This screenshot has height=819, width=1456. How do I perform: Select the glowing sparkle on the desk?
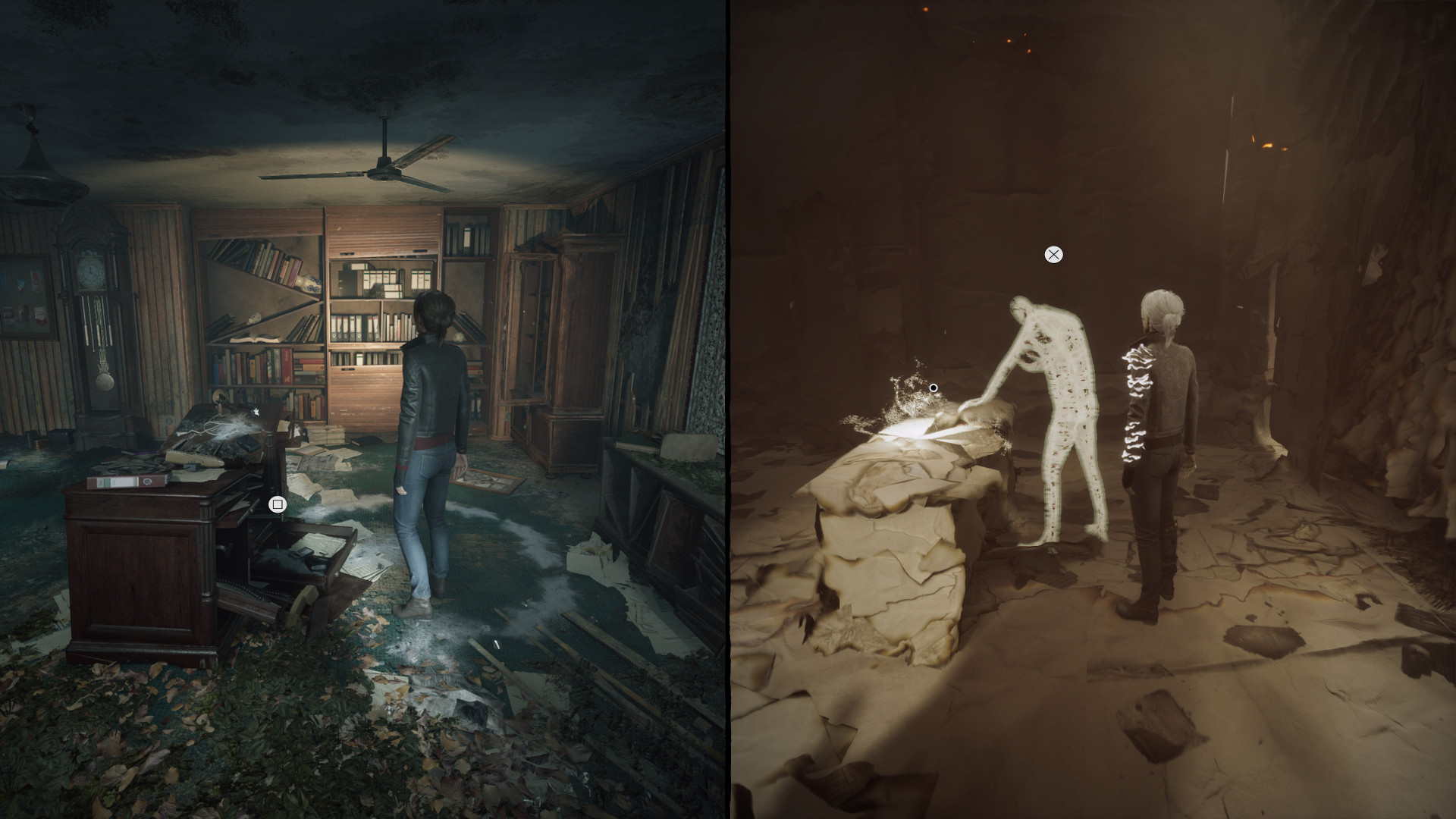click(256, 413)
